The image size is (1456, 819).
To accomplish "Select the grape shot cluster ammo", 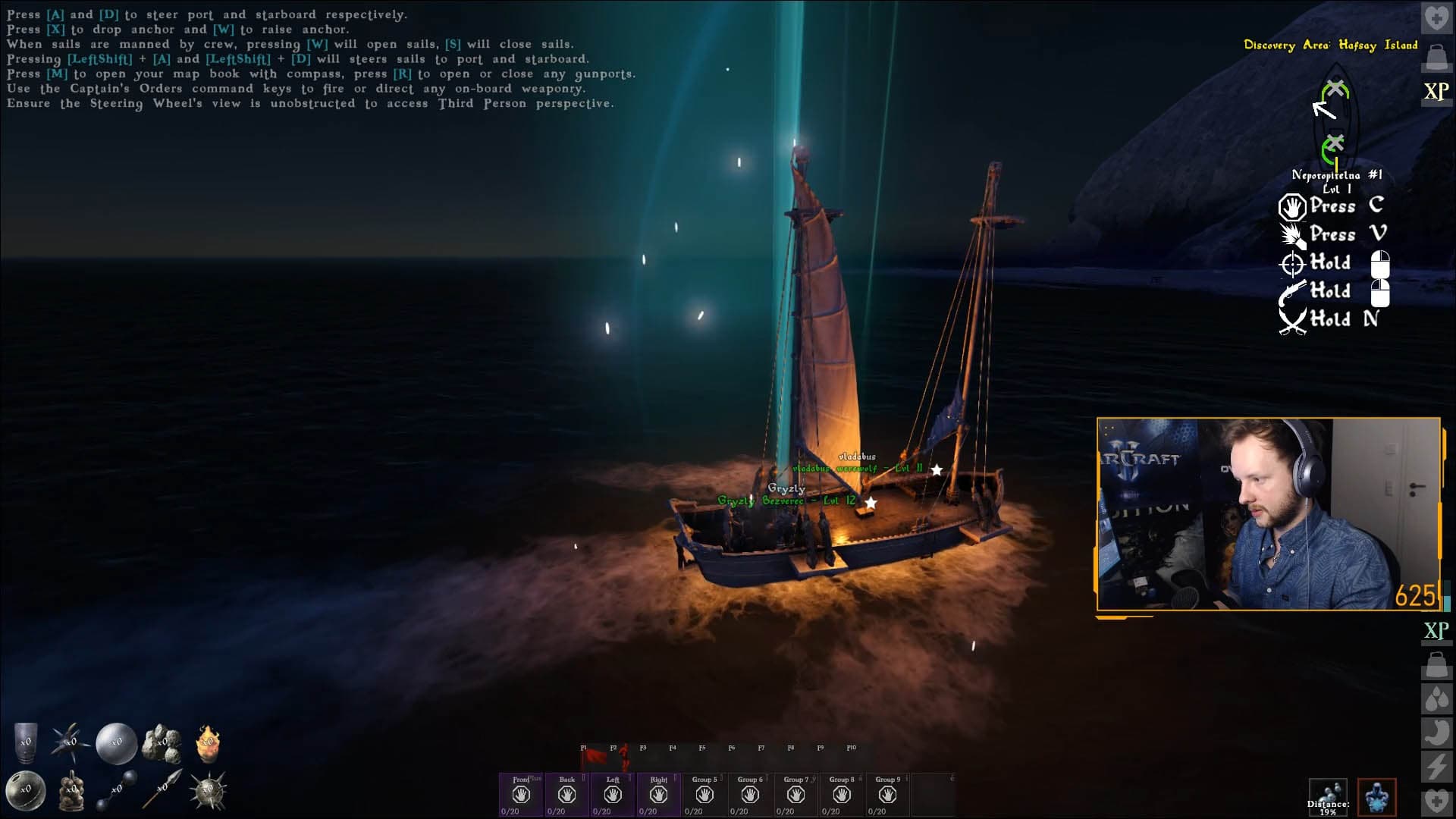I will click(71, 791).
